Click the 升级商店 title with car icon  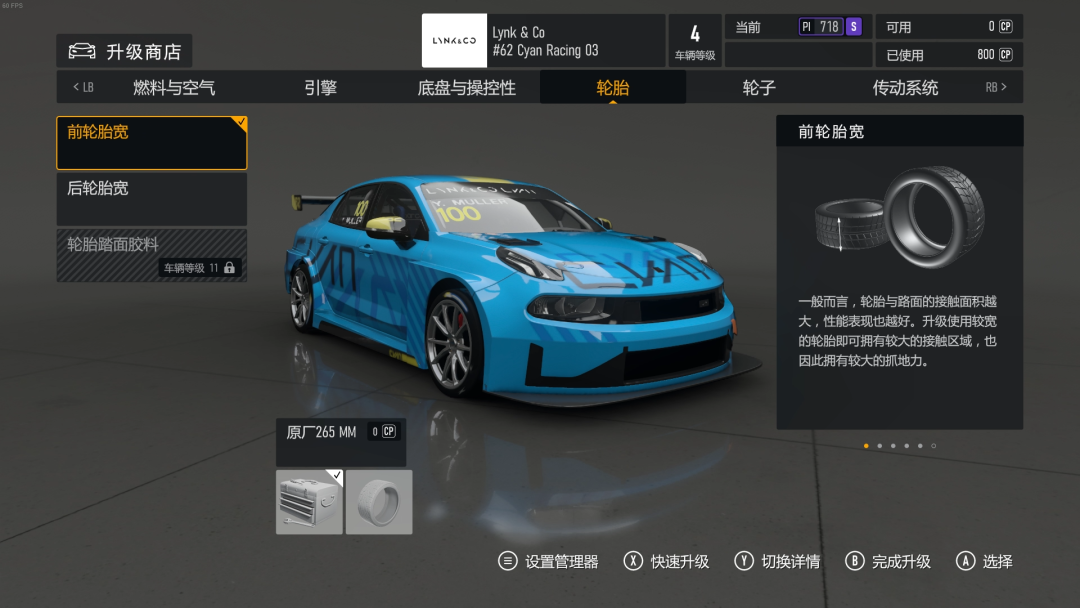pyautogui.click(x=124, y=52)
